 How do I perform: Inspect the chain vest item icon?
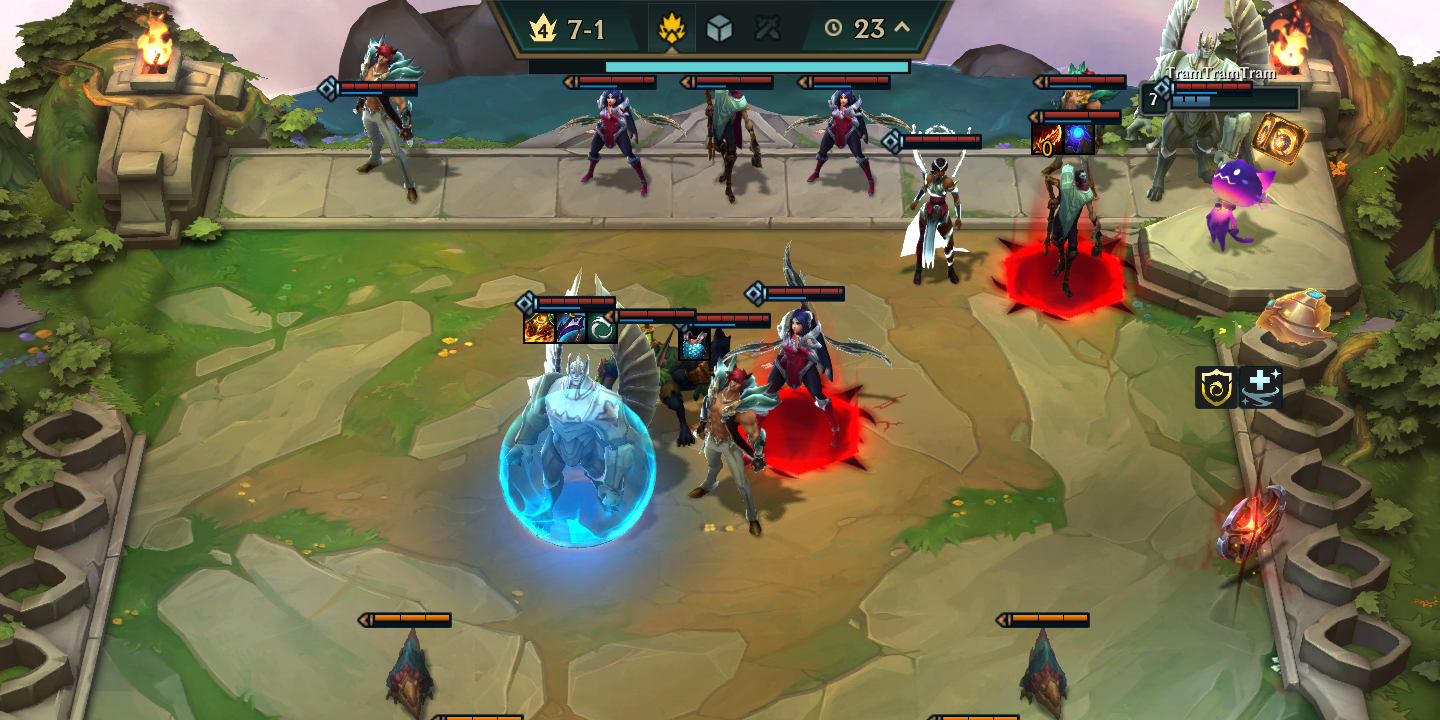tap(694, 344)
